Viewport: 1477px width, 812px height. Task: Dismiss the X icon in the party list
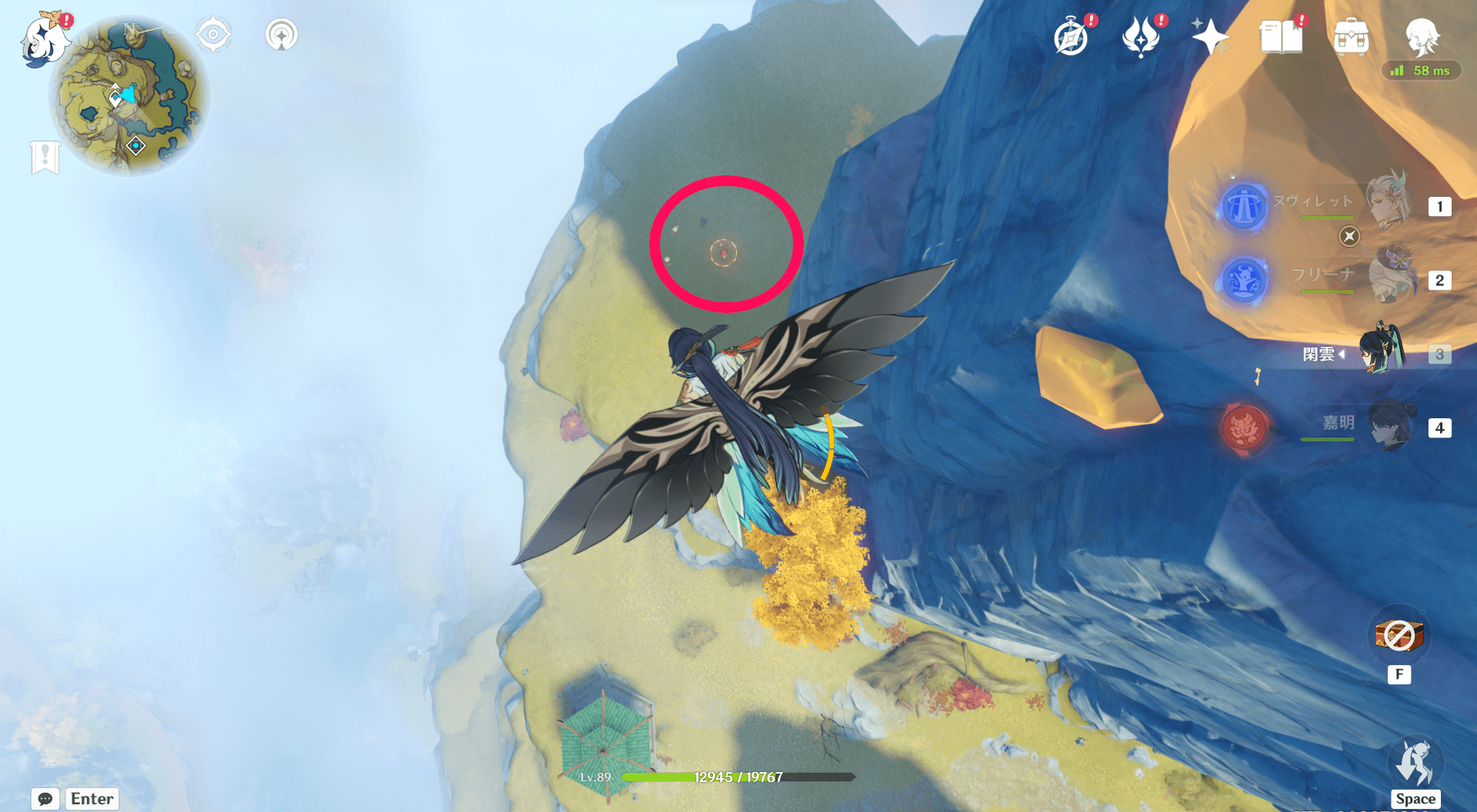[1349, 237]
